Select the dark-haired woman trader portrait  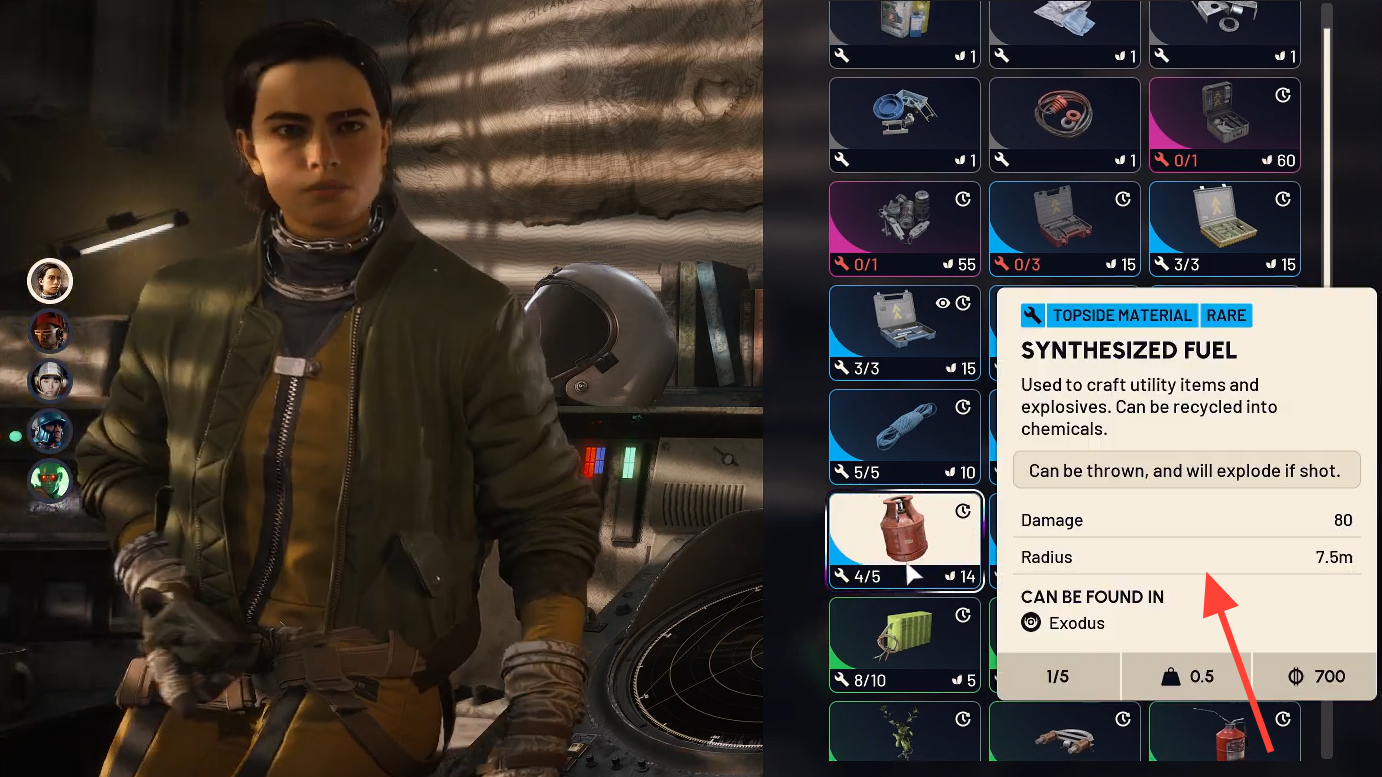click(x=50, y=281)
